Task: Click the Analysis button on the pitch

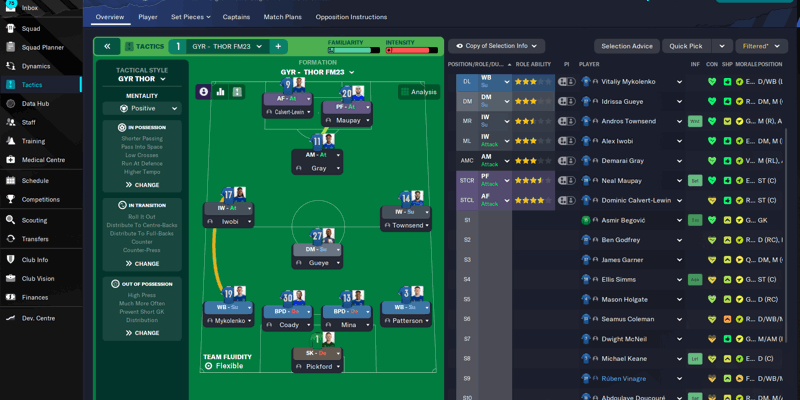Action: [x=418, y=92]
